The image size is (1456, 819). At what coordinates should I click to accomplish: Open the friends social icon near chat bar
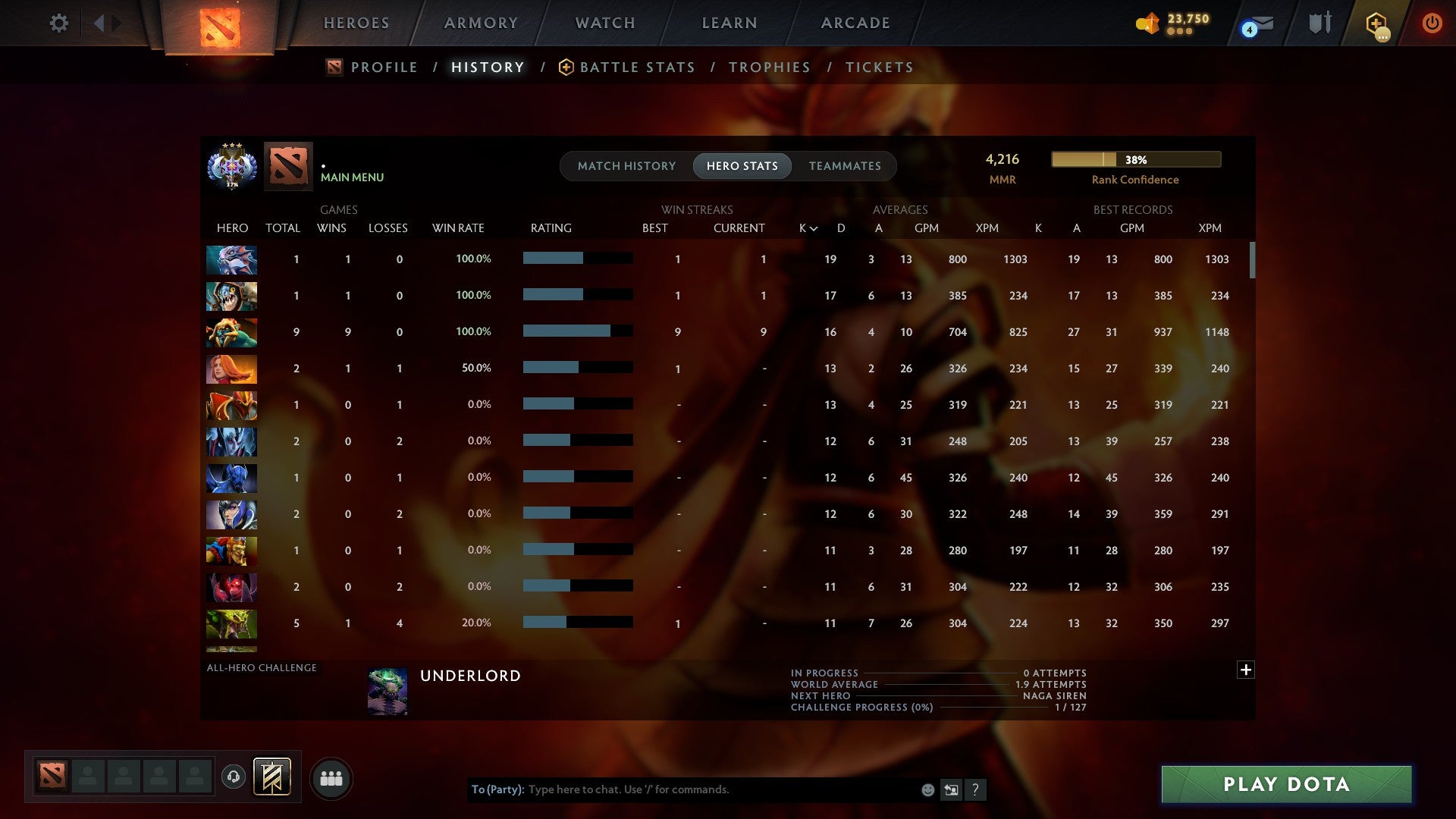pyautogui.click(x=332, y=778)
